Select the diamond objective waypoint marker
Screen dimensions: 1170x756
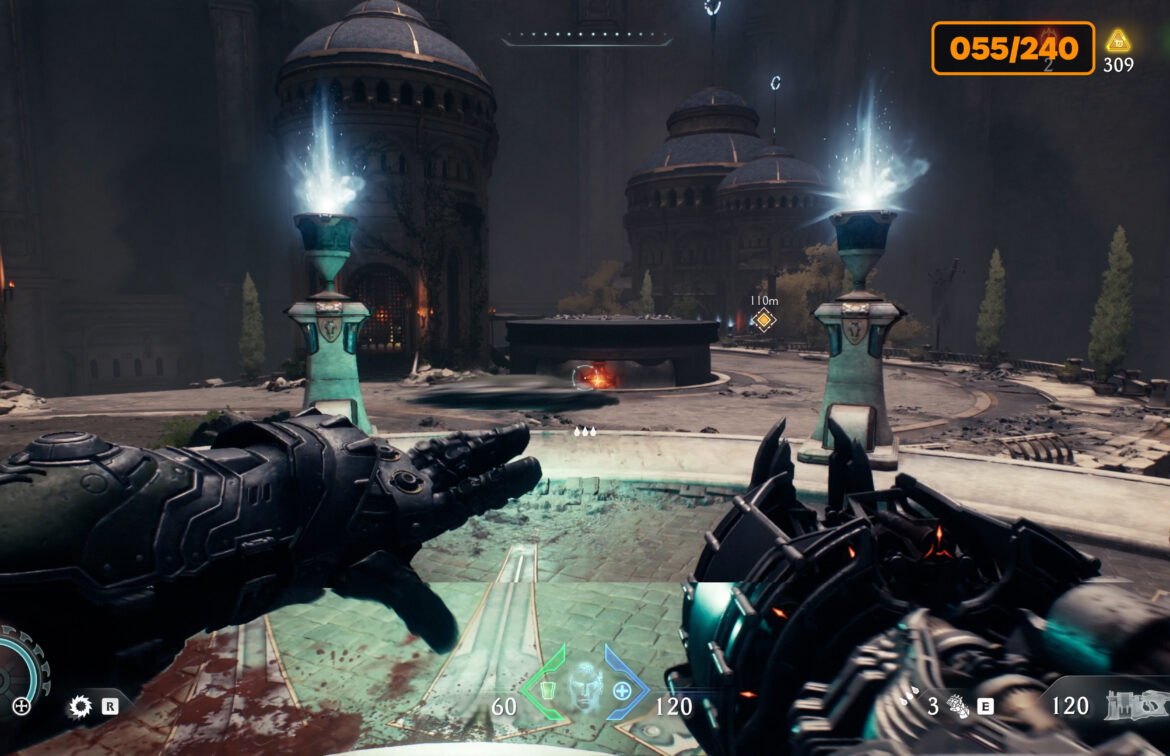coord(764,320)
